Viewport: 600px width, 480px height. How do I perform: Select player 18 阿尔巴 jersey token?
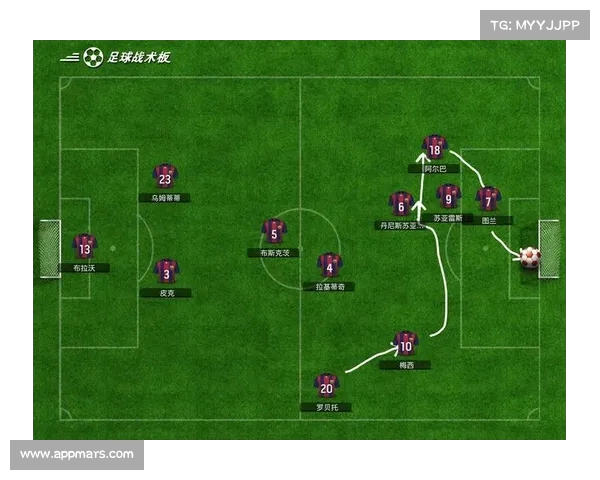point(433,148)
